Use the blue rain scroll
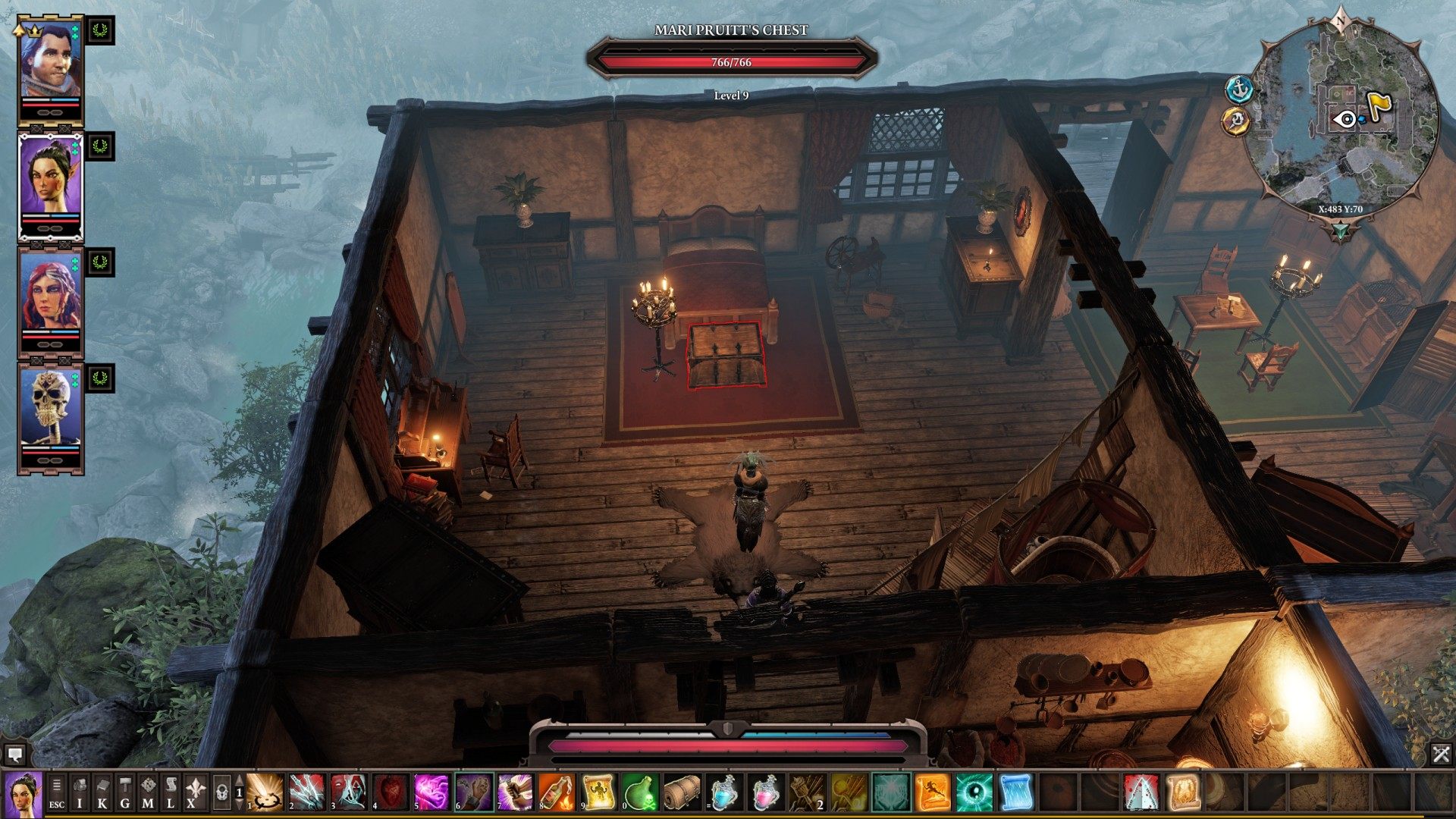Viewport: 1456px width, 819px height. coord(1015,792)
